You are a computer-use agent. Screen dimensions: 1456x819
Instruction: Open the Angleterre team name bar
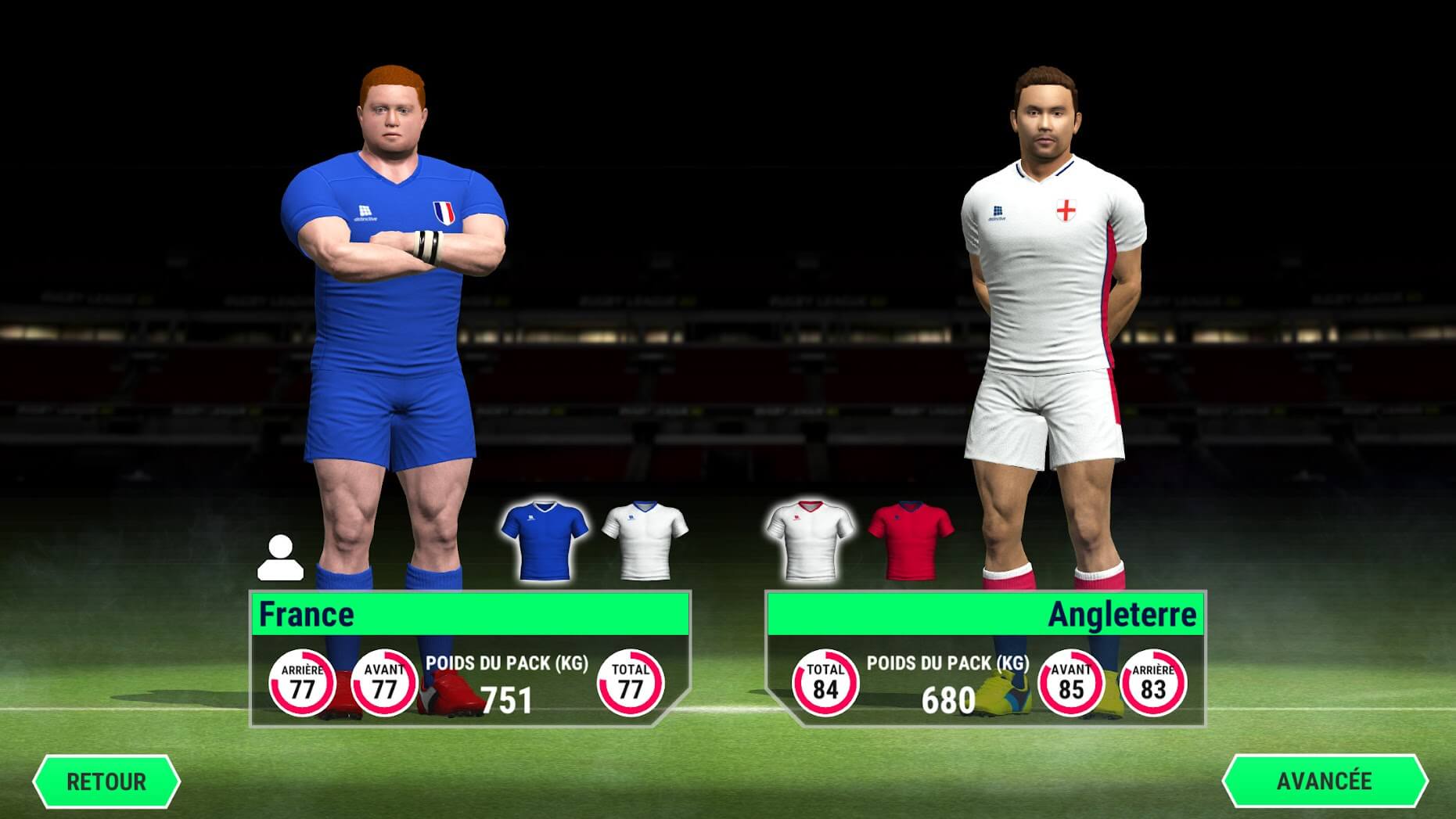tap(986, 614)
